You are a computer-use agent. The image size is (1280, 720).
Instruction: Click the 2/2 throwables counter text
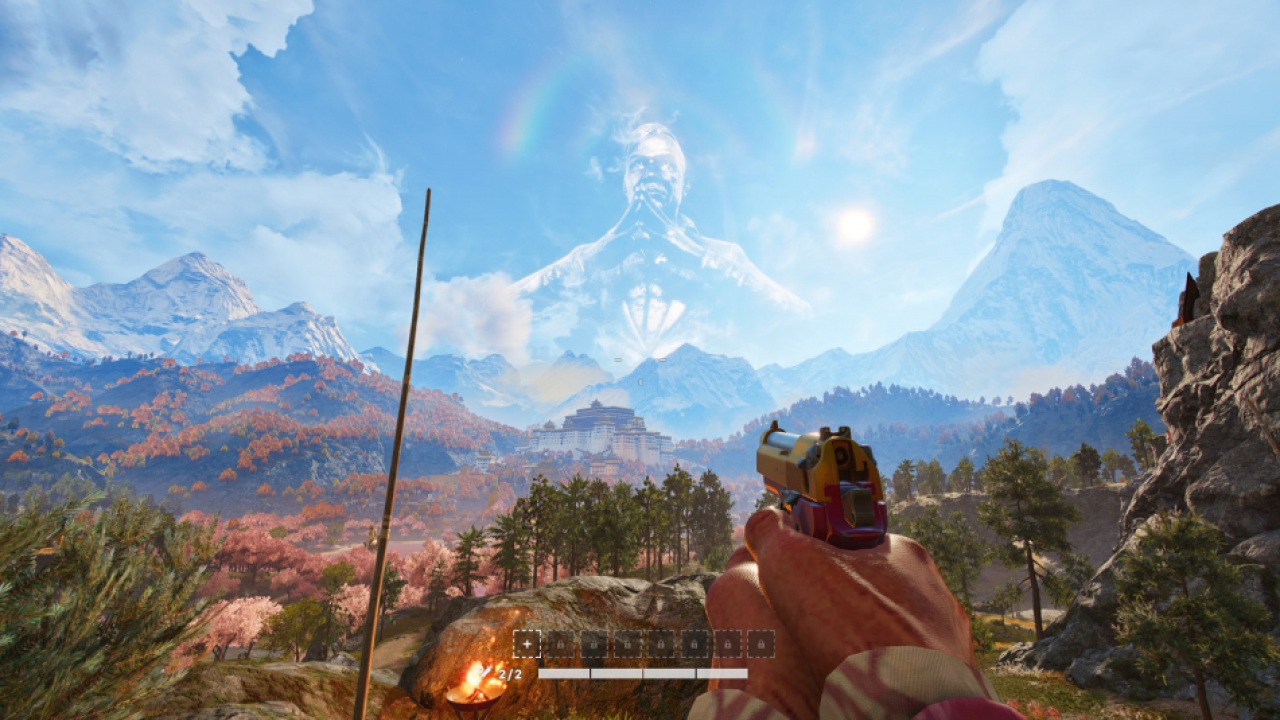coord(509,672)
